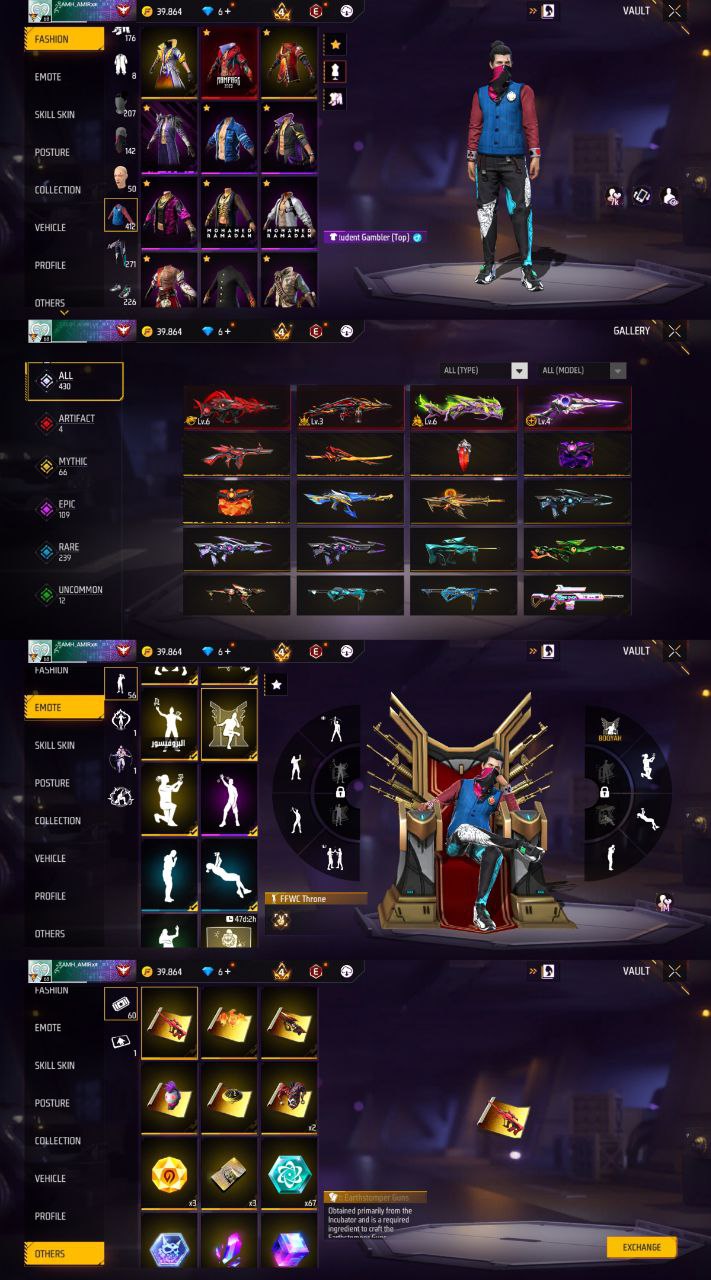Click the yellow EXCHANGE button

(x=641, y=1247)
